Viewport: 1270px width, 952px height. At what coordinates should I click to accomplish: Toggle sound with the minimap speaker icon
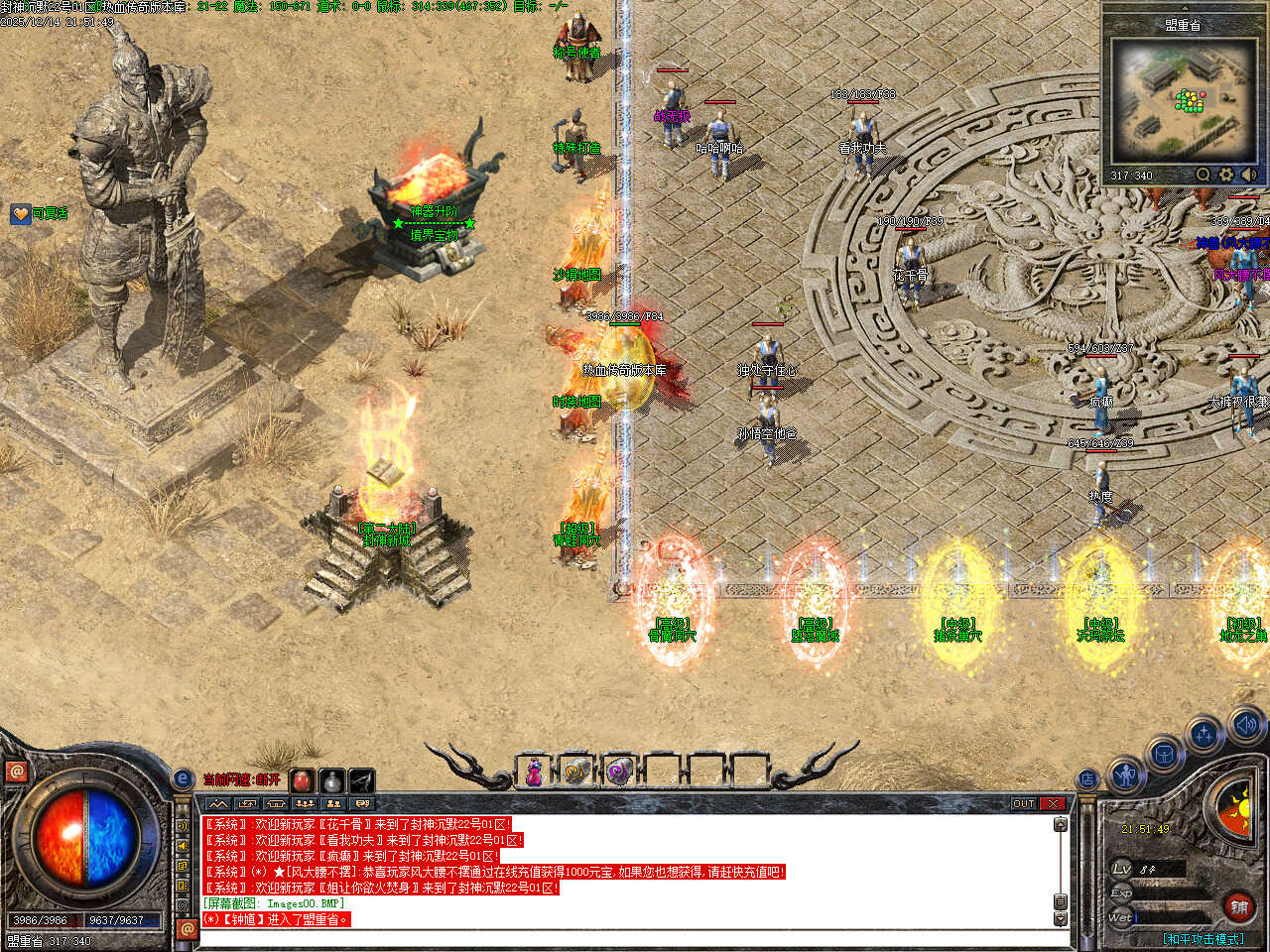[x=1249, y=176]
